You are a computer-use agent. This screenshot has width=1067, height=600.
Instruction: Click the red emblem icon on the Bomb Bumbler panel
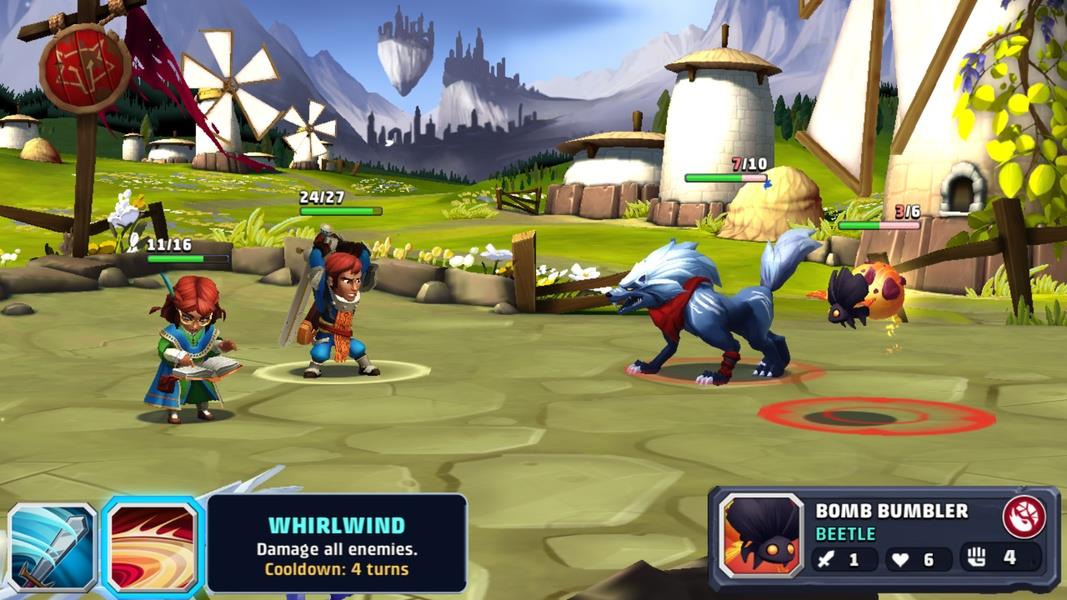1024,516
